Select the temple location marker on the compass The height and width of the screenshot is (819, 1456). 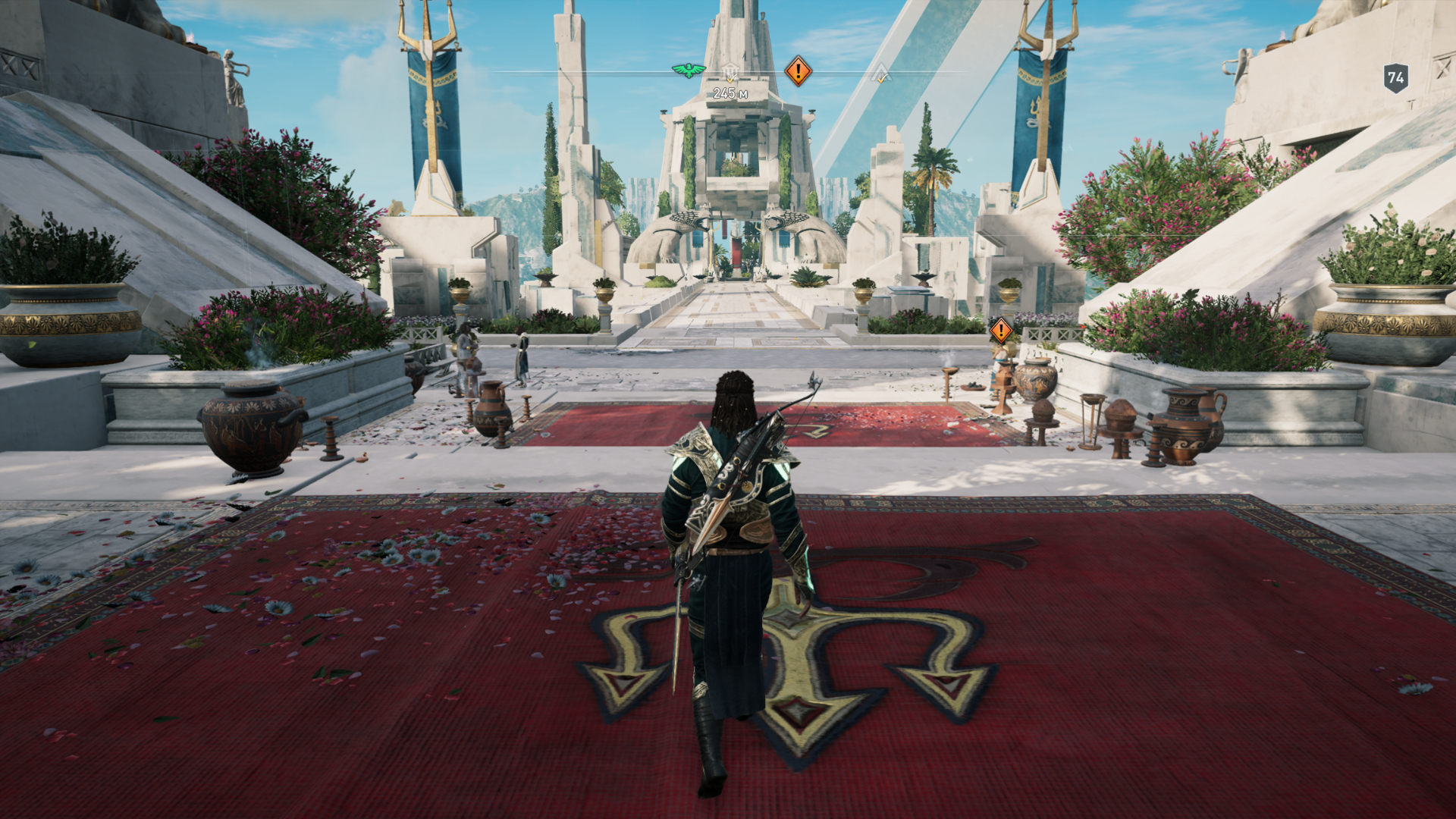tap(730, 73)
